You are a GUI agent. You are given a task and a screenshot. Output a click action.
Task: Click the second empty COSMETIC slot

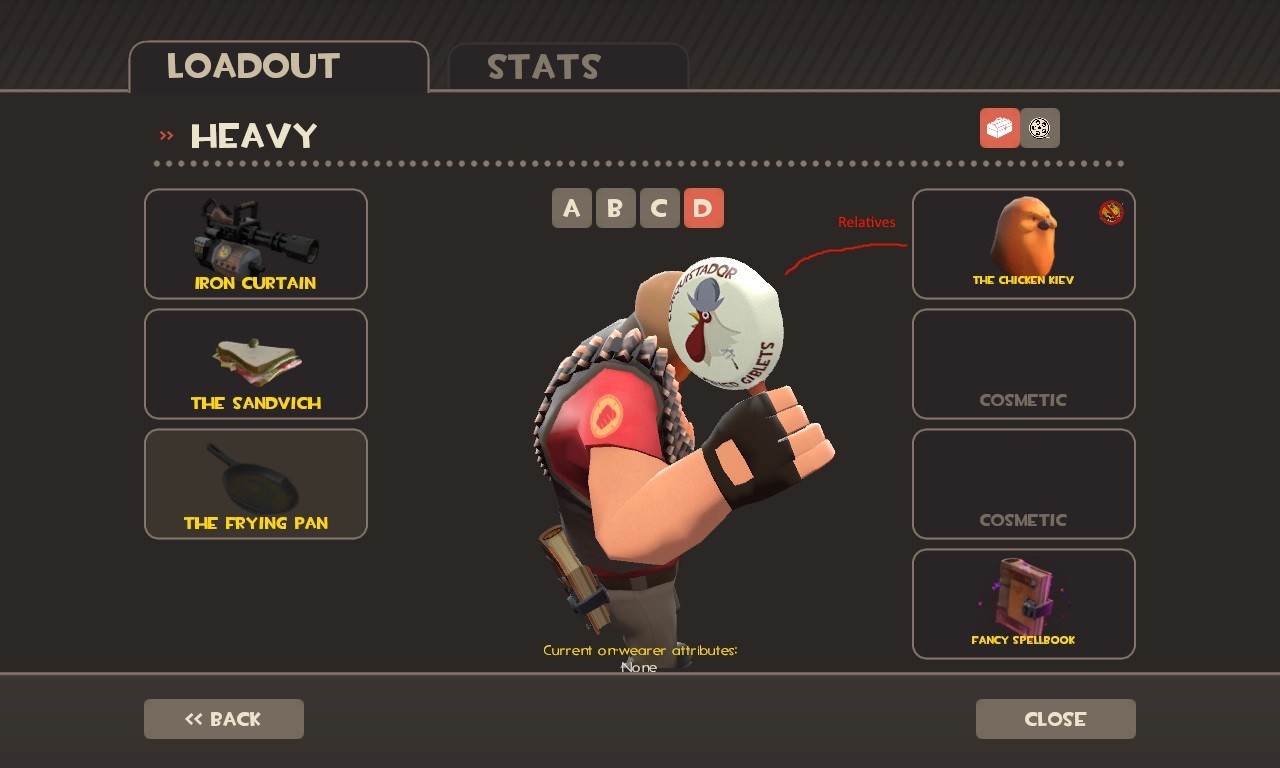(1023, 483)
